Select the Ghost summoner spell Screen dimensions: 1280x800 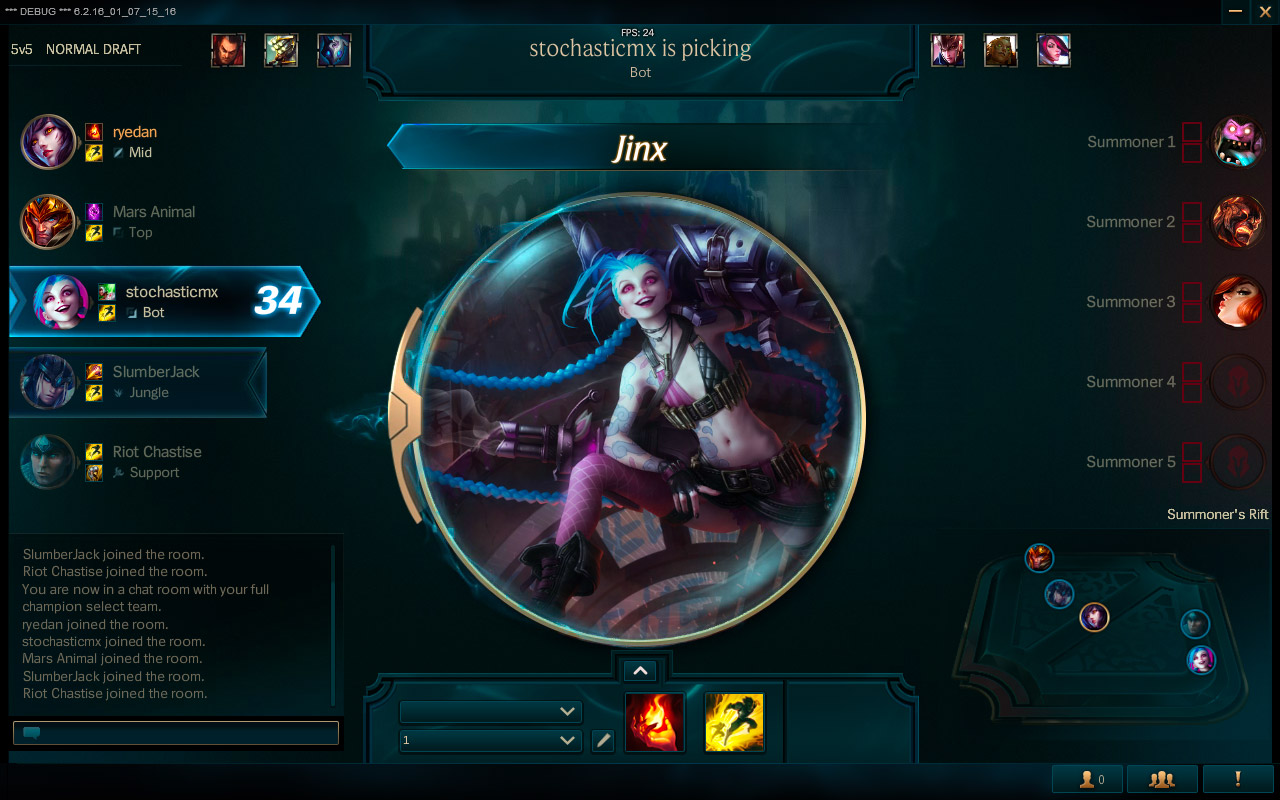point(734,721)
